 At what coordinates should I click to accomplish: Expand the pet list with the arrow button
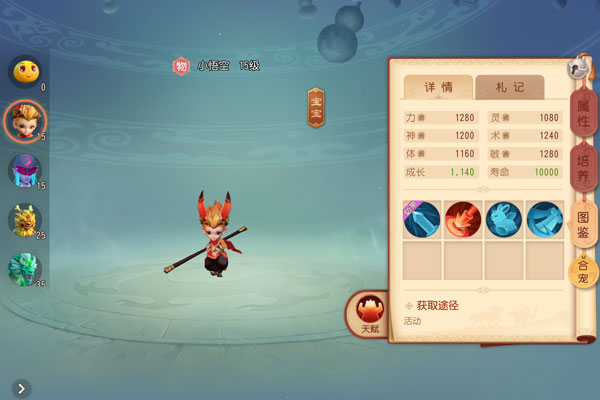tap(21, 388)
